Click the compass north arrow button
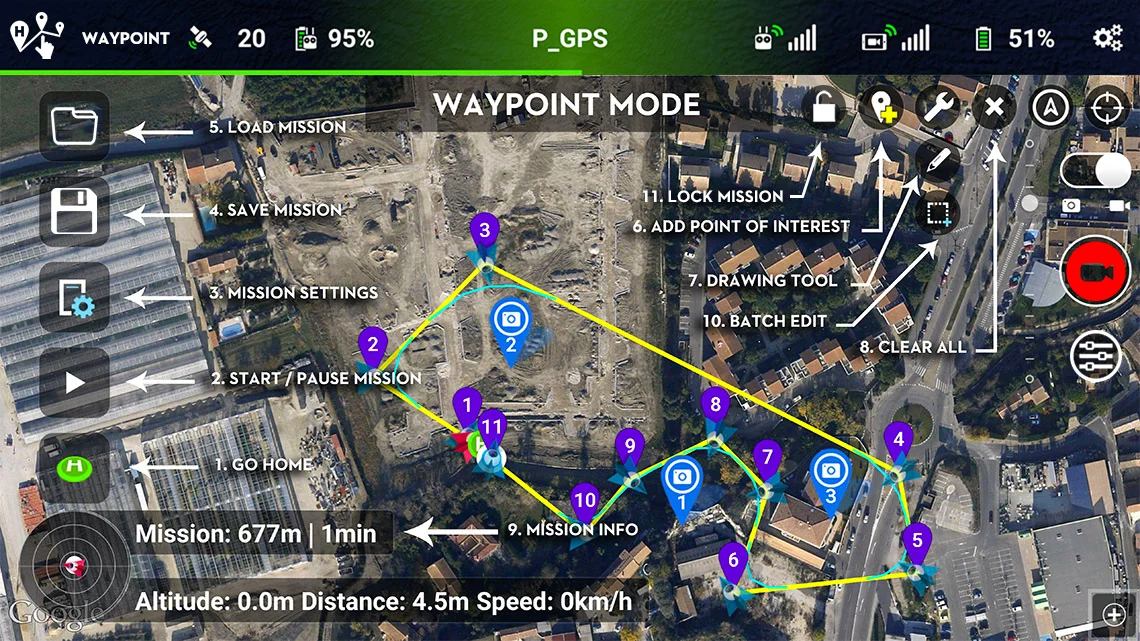The height and width of the screenshot is (641, 1140). tap(1050, 107)
